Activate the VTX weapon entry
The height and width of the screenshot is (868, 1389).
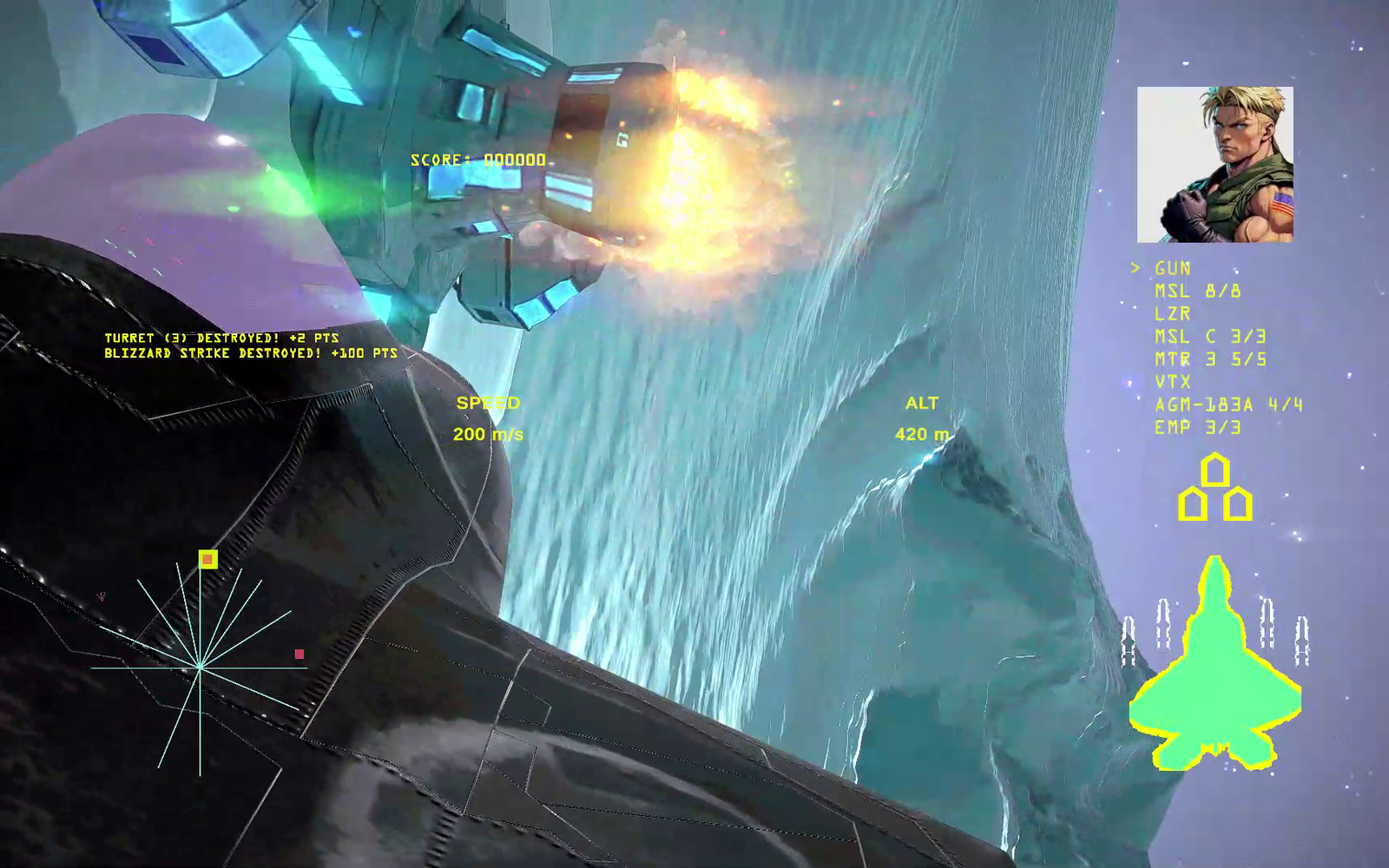pyautogui.click(x=1172, y=382)
